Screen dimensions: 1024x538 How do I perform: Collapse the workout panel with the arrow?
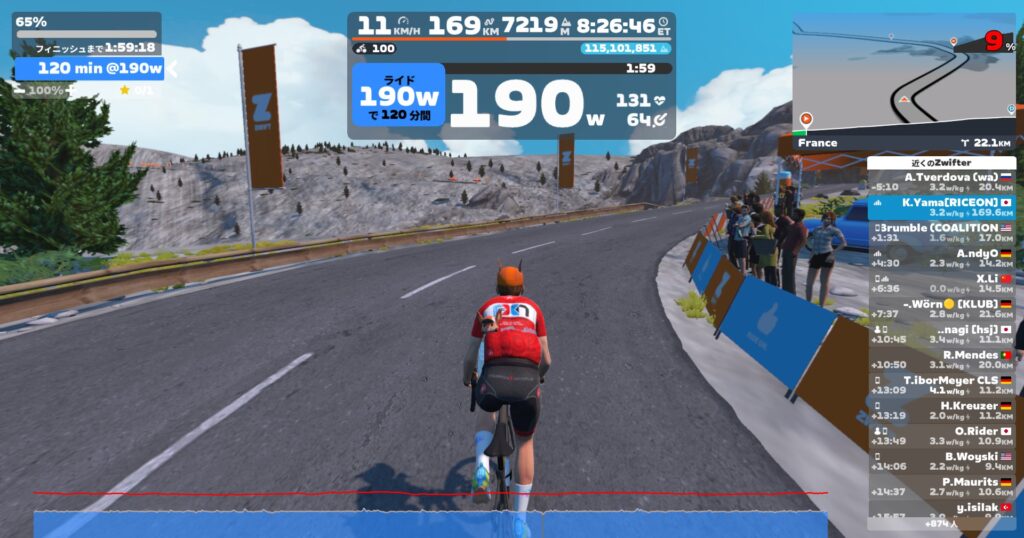point(172,68)
